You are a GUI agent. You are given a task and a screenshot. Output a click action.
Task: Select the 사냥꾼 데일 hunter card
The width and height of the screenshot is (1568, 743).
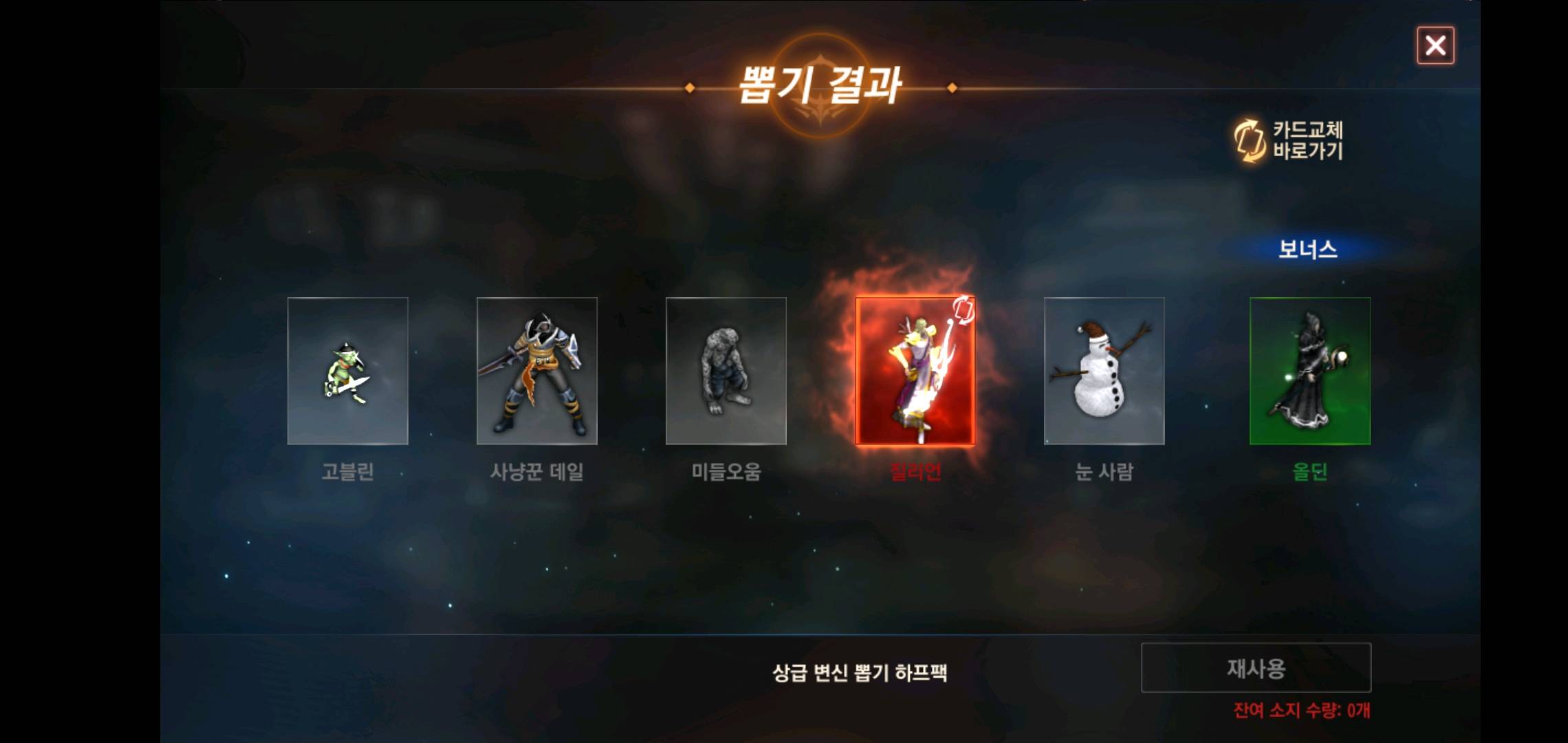(537, 372)
